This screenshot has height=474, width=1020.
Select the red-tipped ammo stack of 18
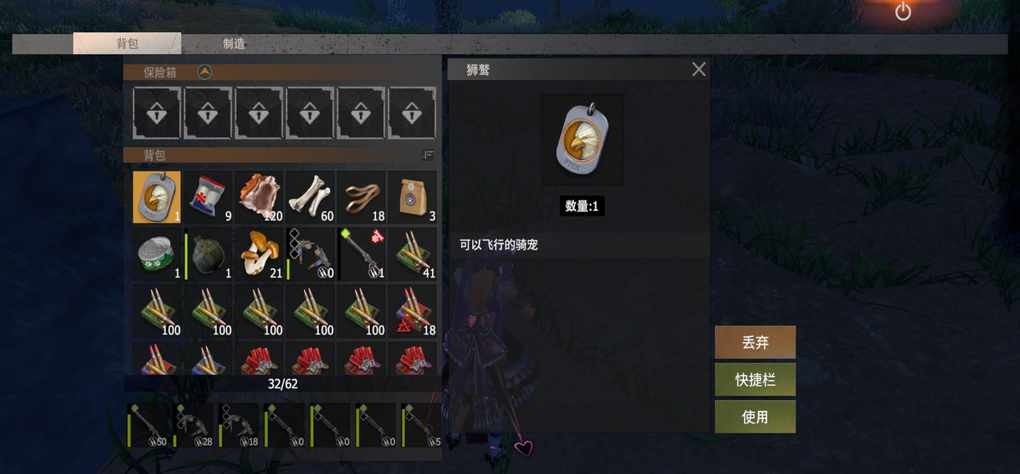coord(412,312)
